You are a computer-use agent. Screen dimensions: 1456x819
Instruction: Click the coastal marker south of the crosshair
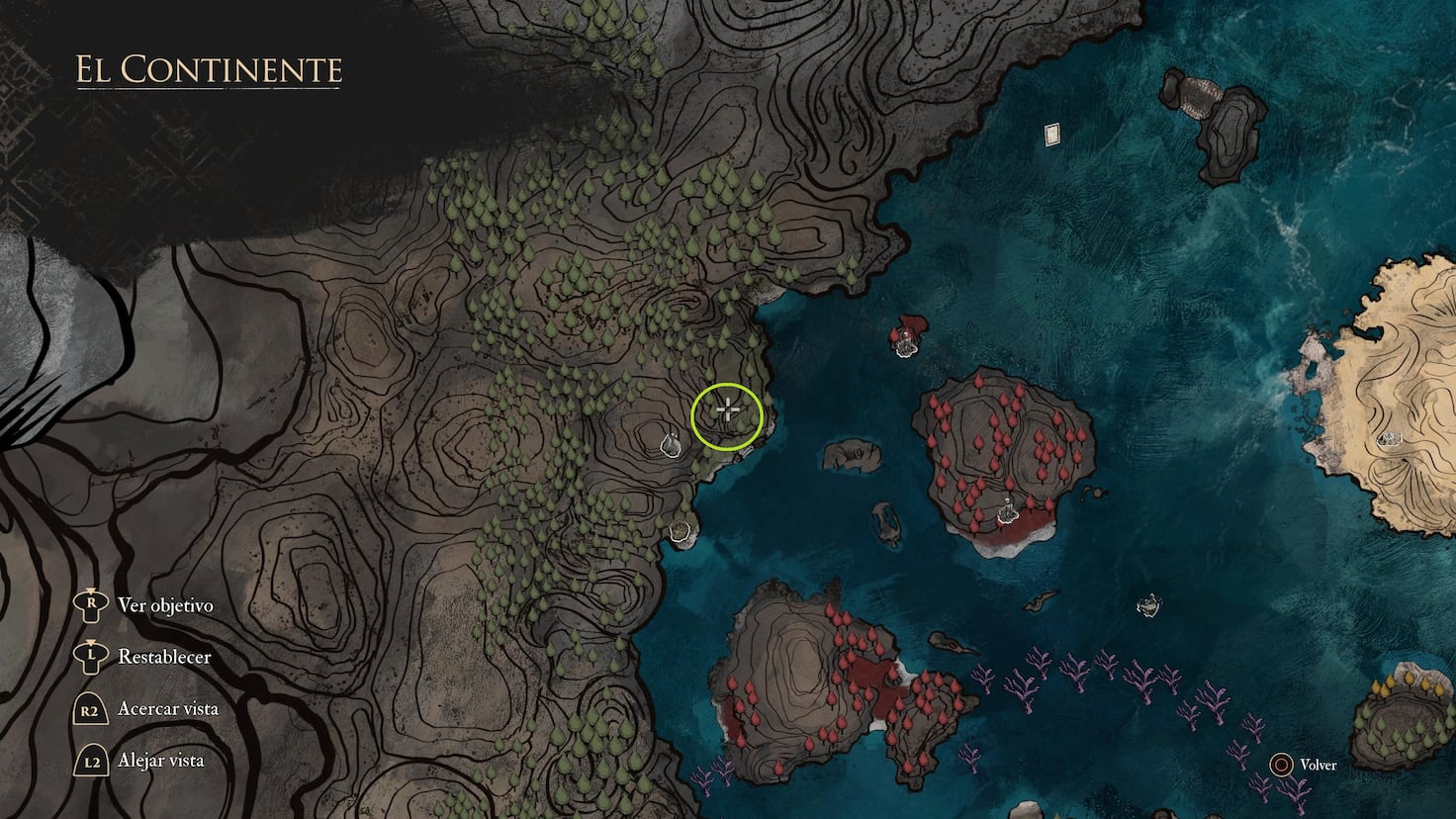click(682, 531)
